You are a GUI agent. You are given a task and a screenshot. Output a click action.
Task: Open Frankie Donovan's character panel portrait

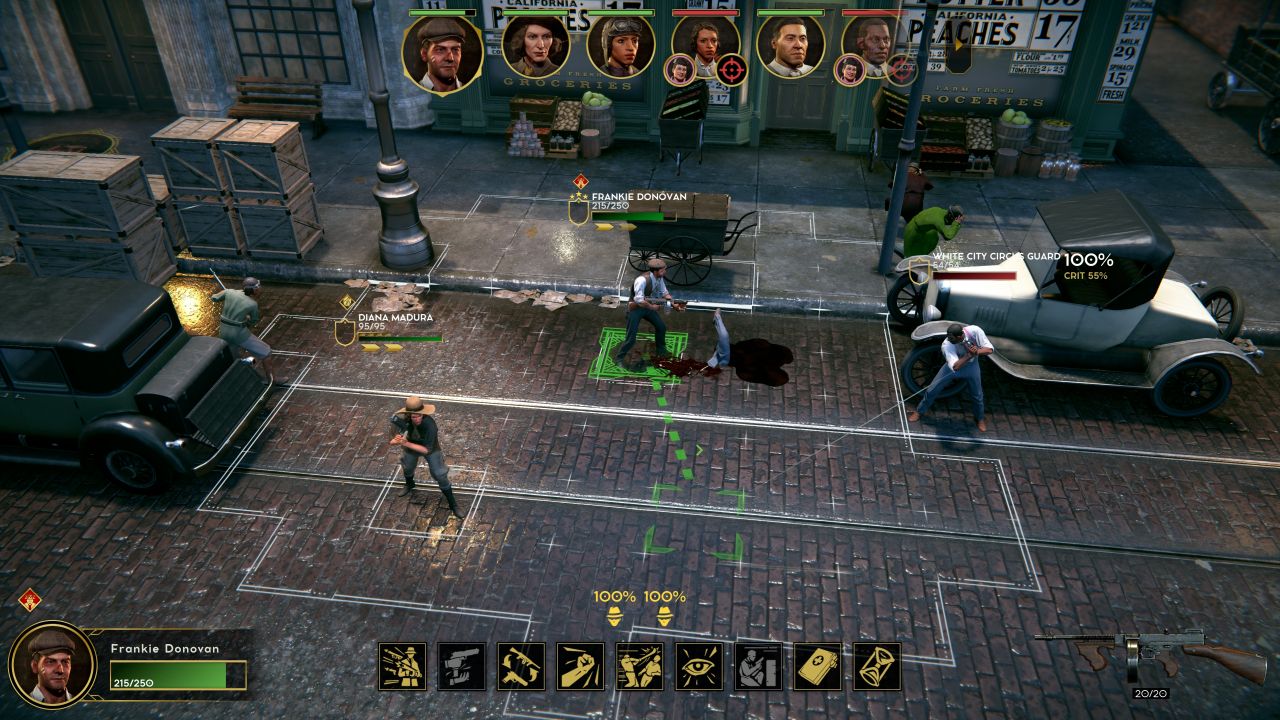(52, 664)
